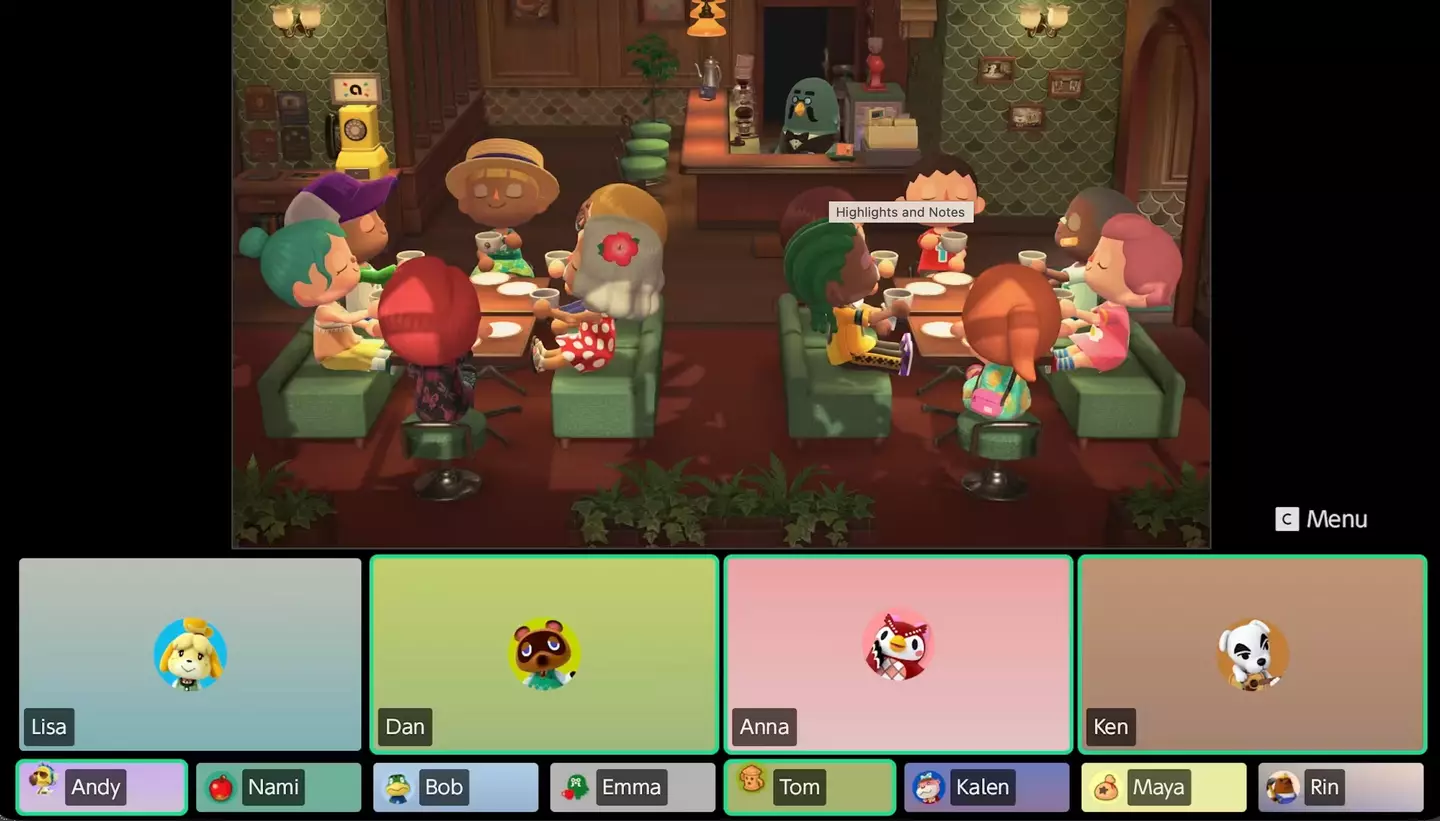Select Dan's Tom Nook avatar icon
This screenshot has height=821, width=1440.
(544, 654)
